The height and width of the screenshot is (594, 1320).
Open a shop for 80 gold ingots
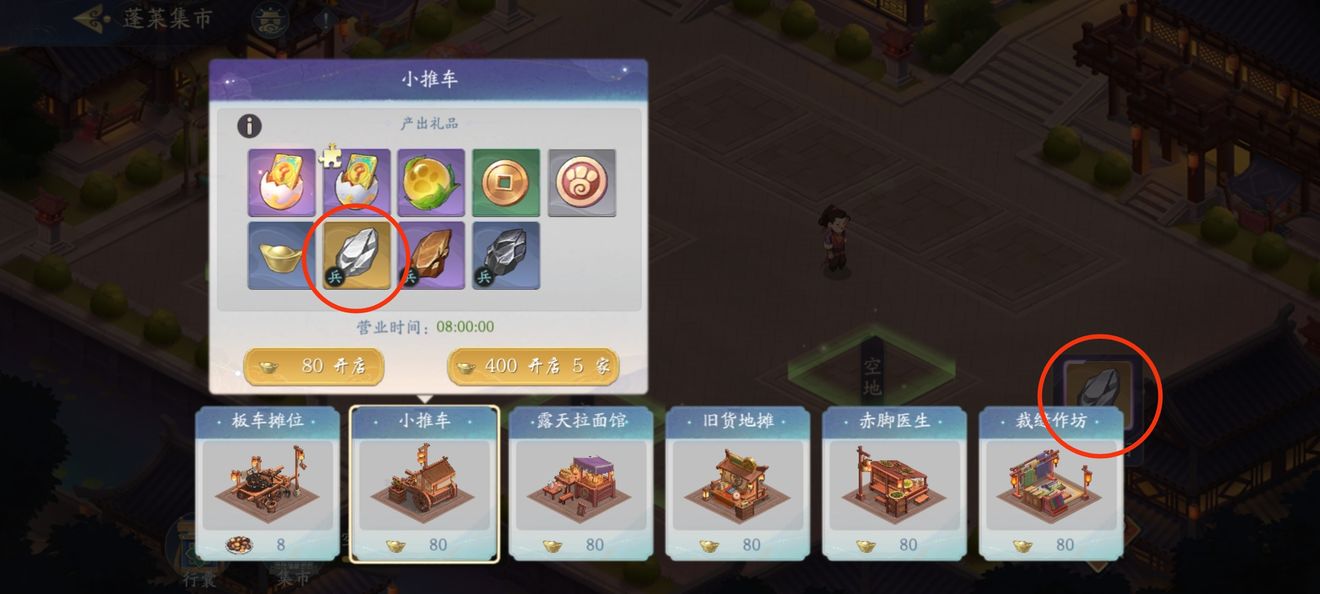coord(314,367)
